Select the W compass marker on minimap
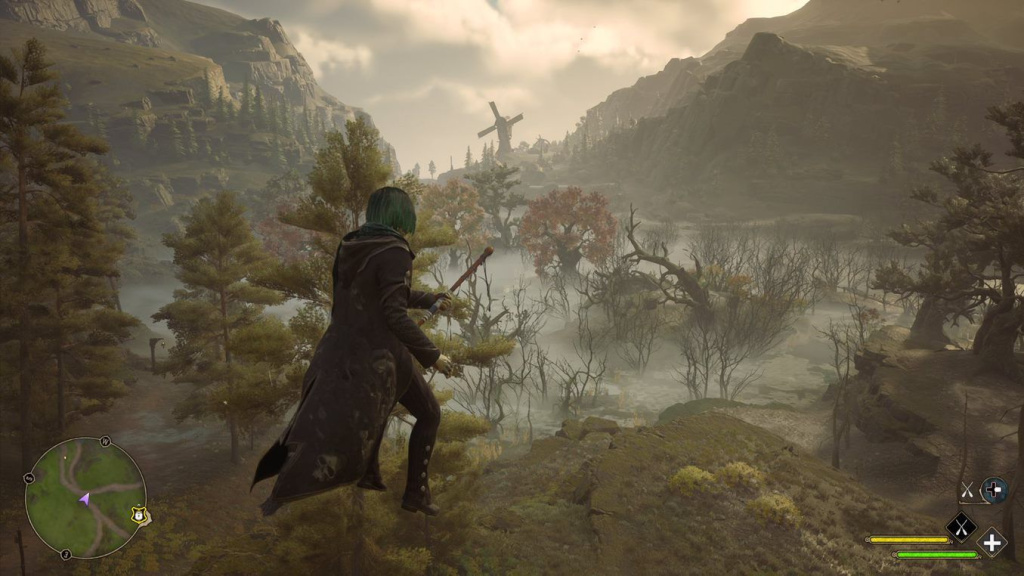The image size is (1024, 576). (x=104, y=441)
